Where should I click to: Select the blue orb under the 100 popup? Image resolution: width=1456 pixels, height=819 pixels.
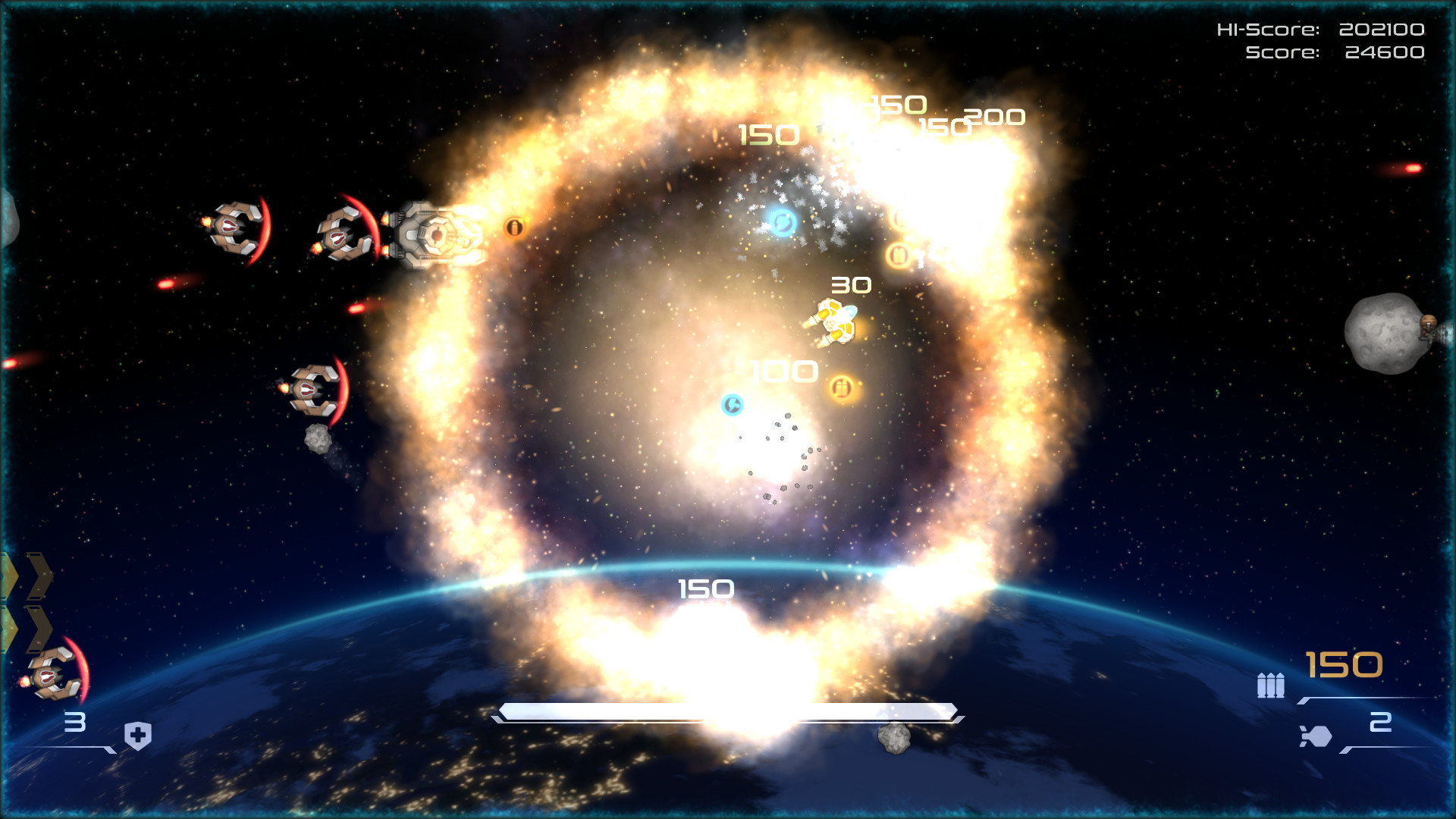tap(731, 406)
